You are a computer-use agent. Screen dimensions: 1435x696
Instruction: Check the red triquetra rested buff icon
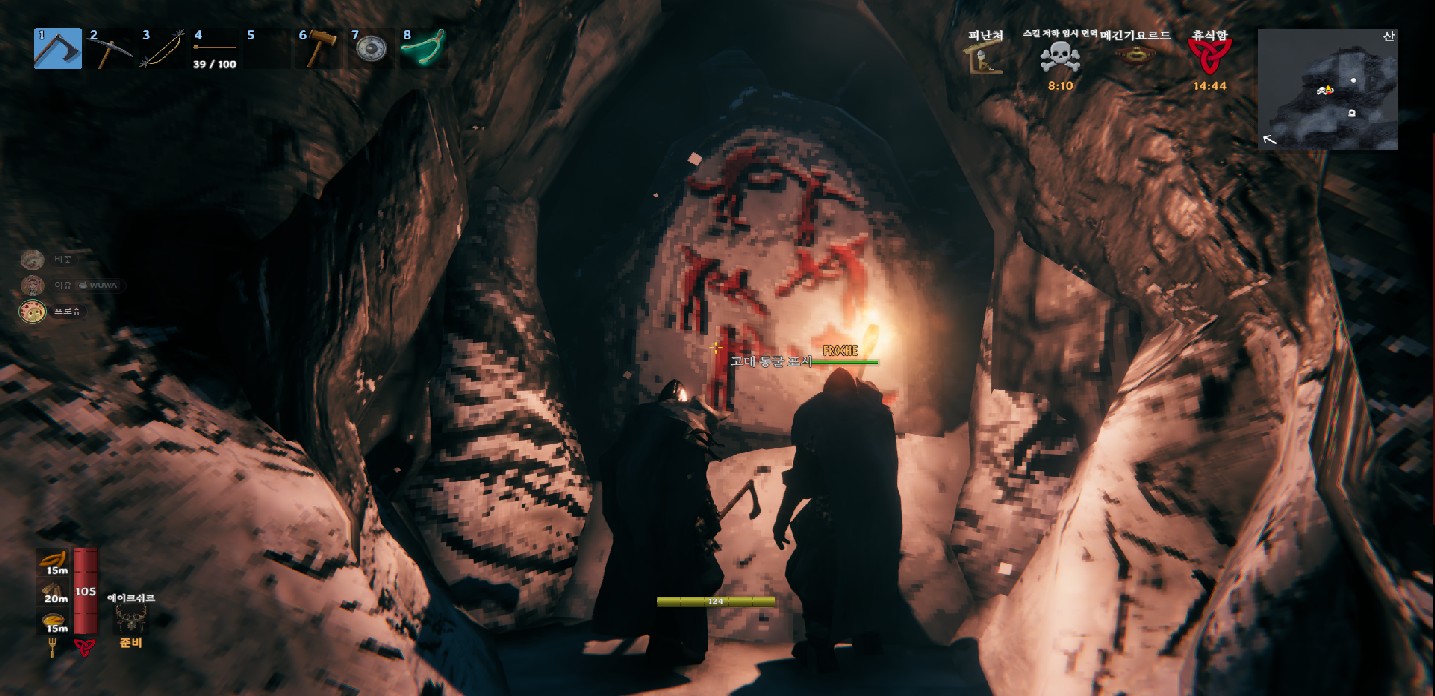click(1209, 53)
